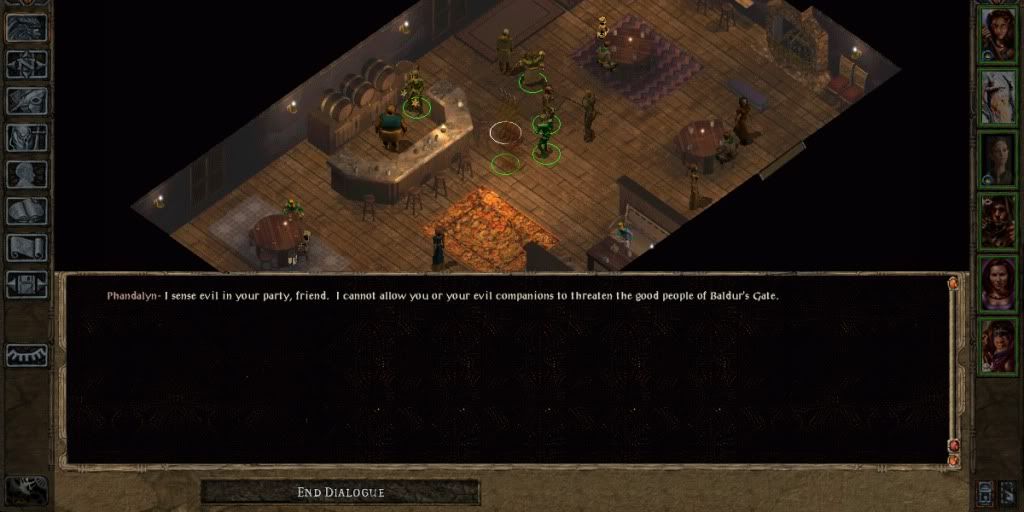Open the journal quill icon
The height and width of the screenshot is (512, 1024).
tap(27, 101)
